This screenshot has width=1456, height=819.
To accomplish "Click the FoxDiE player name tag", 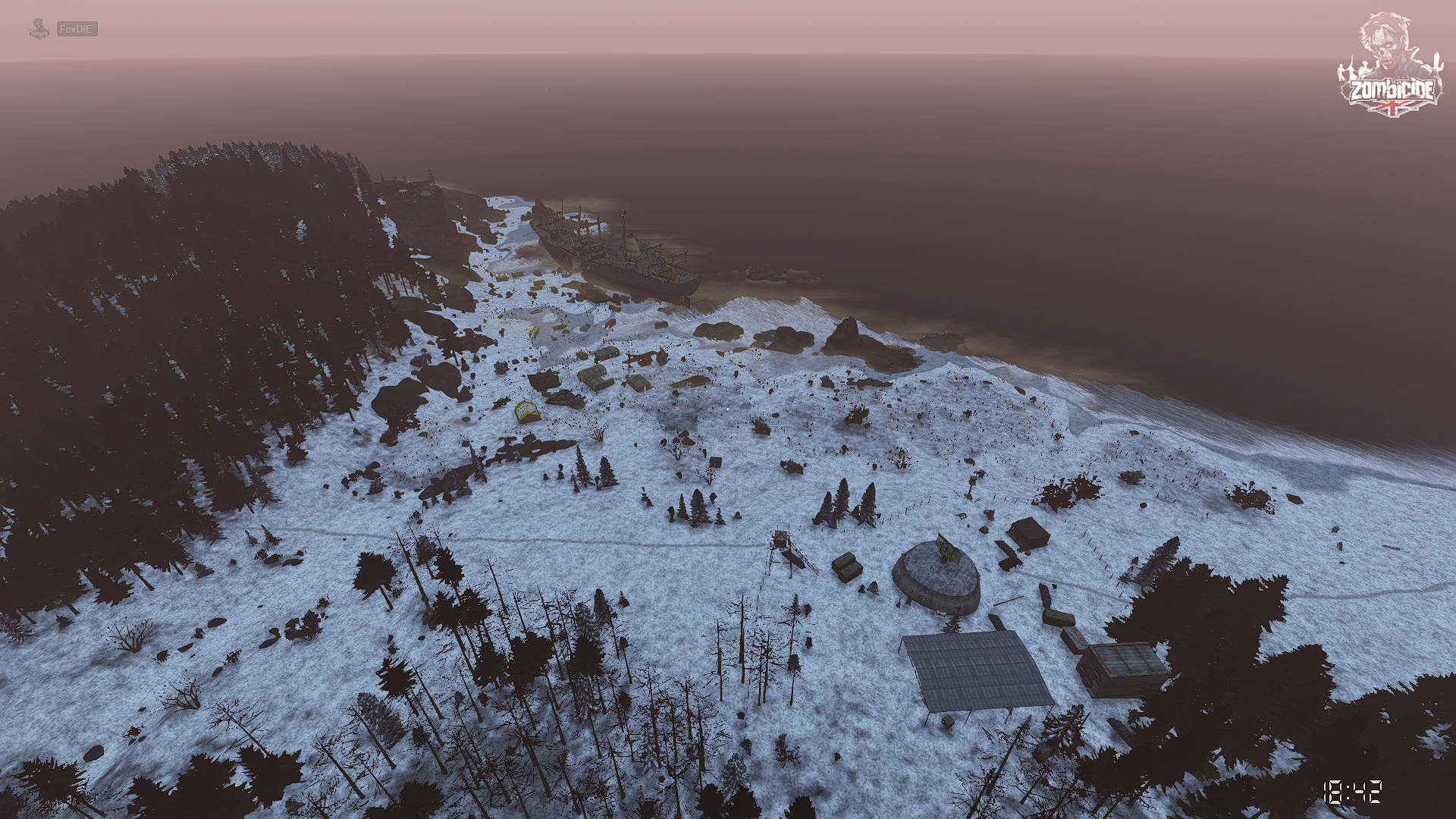I will coord(77,29).
